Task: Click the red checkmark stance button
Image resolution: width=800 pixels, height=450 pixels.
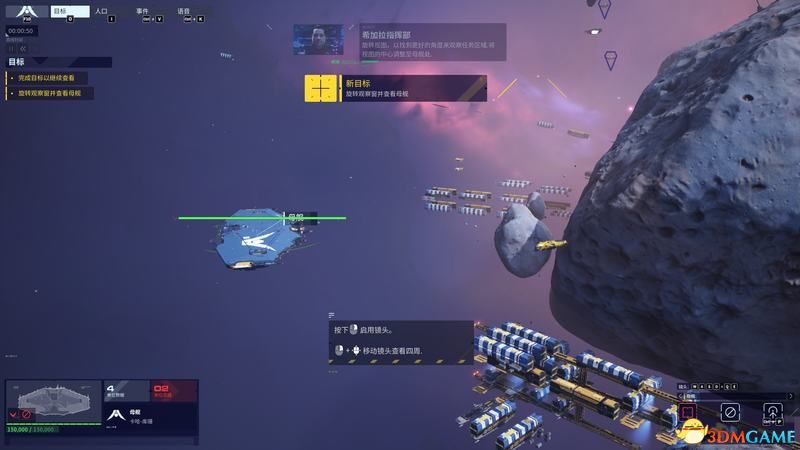Action: tap(13, 413)
